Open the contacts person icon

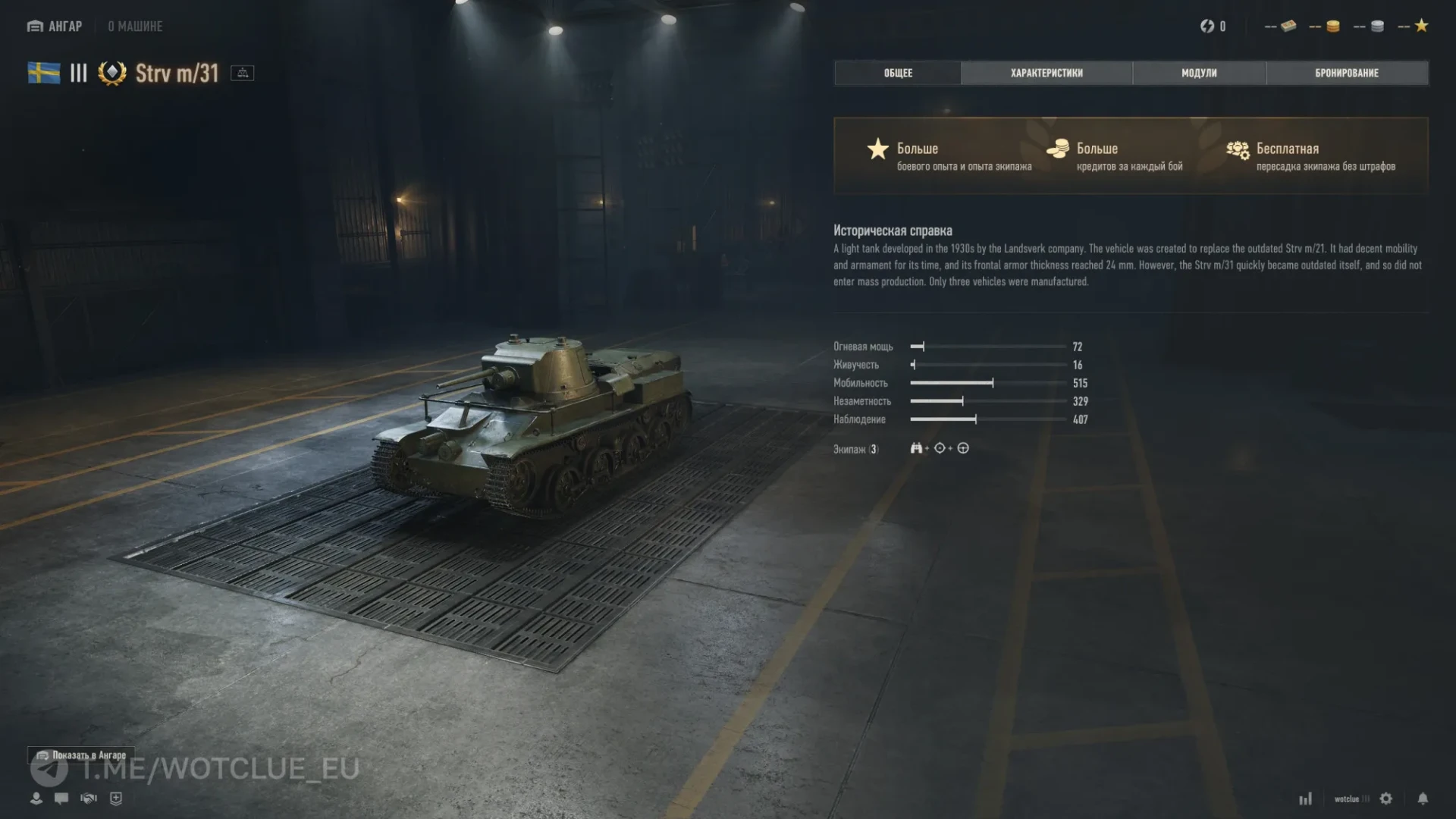[x=36, y=799]
